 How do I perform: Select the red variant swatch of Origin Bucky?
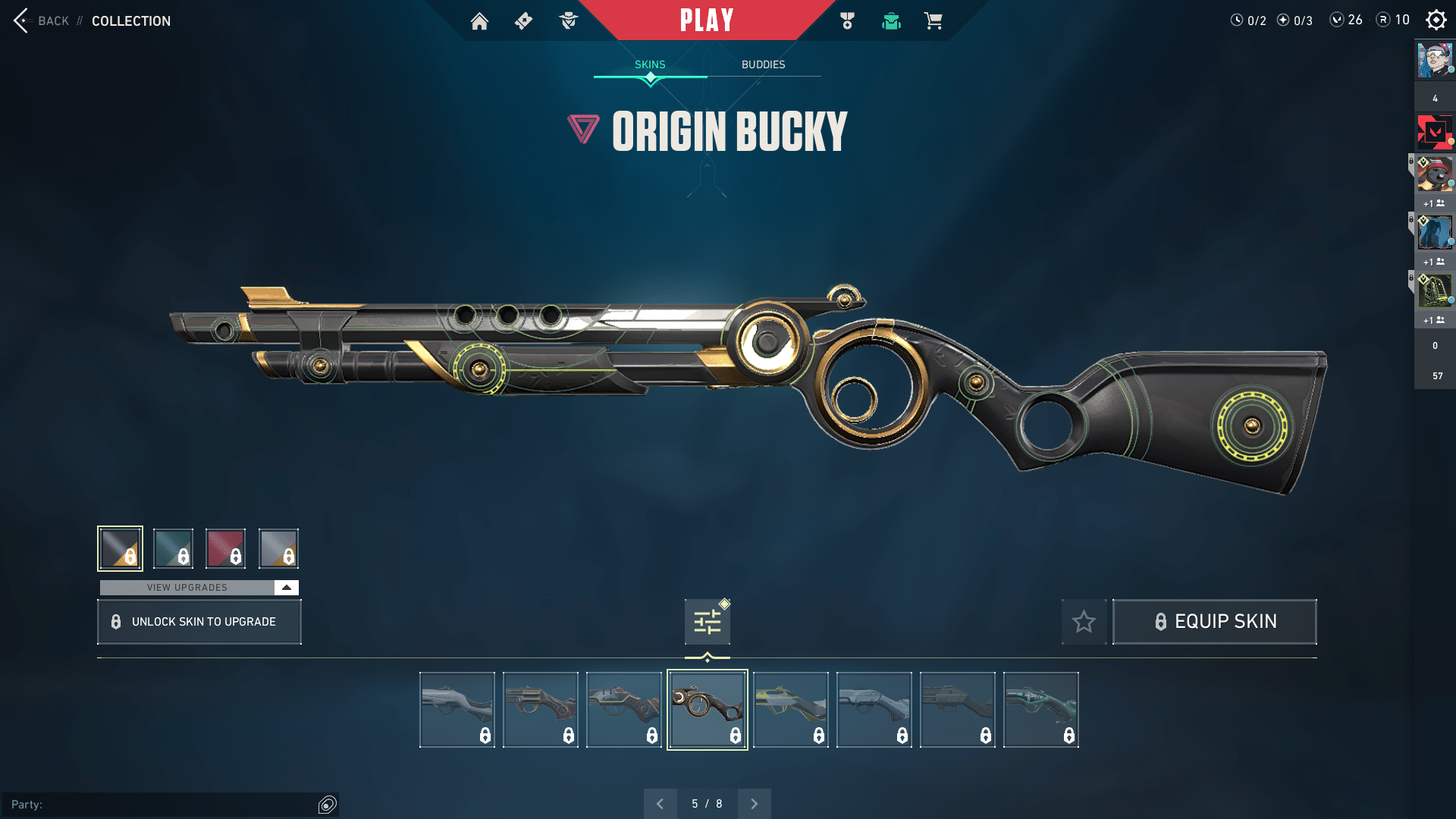225,548
